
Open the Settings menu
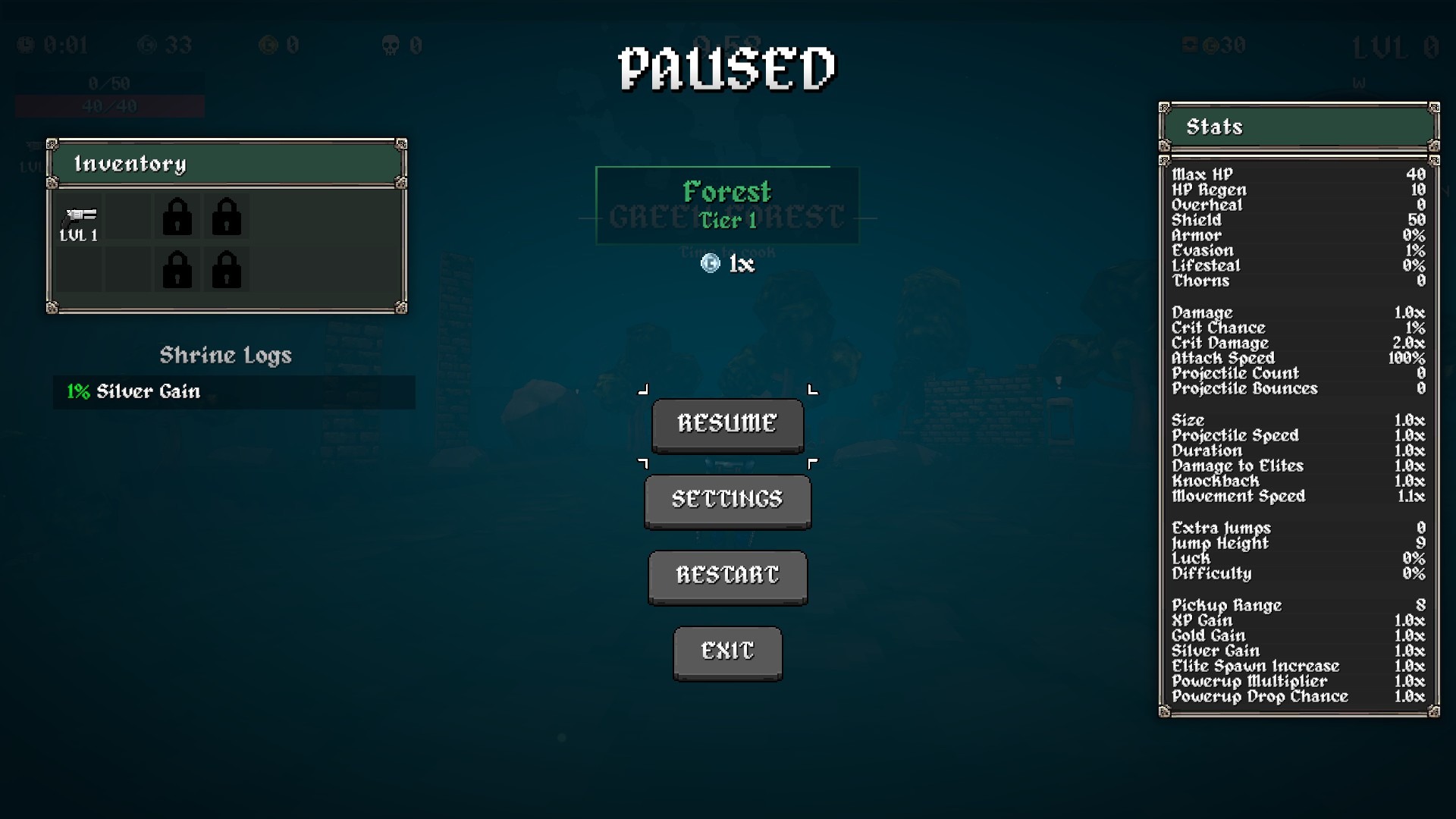(727, 500)
